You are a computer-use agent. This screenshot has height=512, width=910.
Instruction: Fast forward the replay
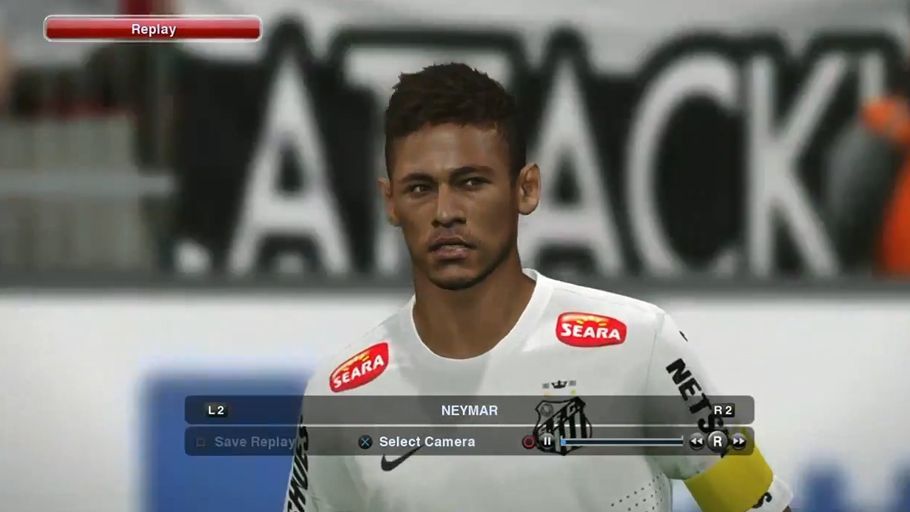(738, 441)
